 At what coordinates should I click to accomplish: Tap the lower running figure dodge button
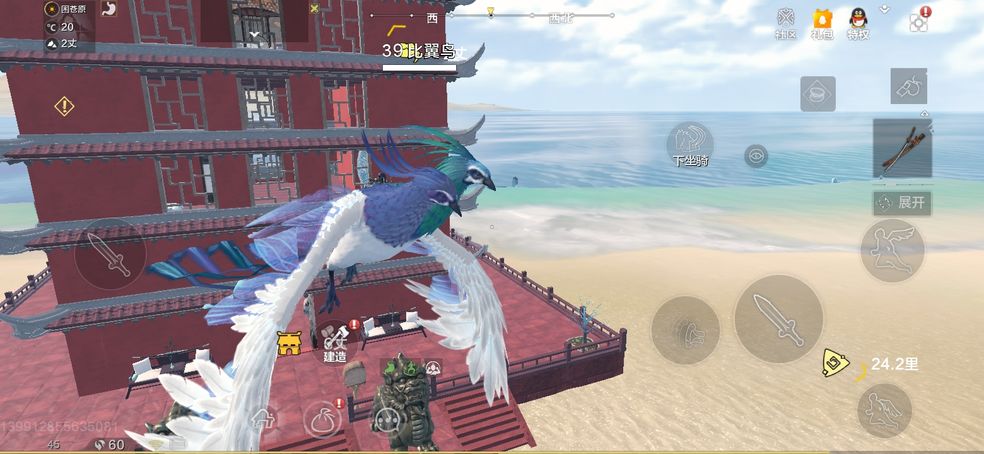[x=884, y=410]
